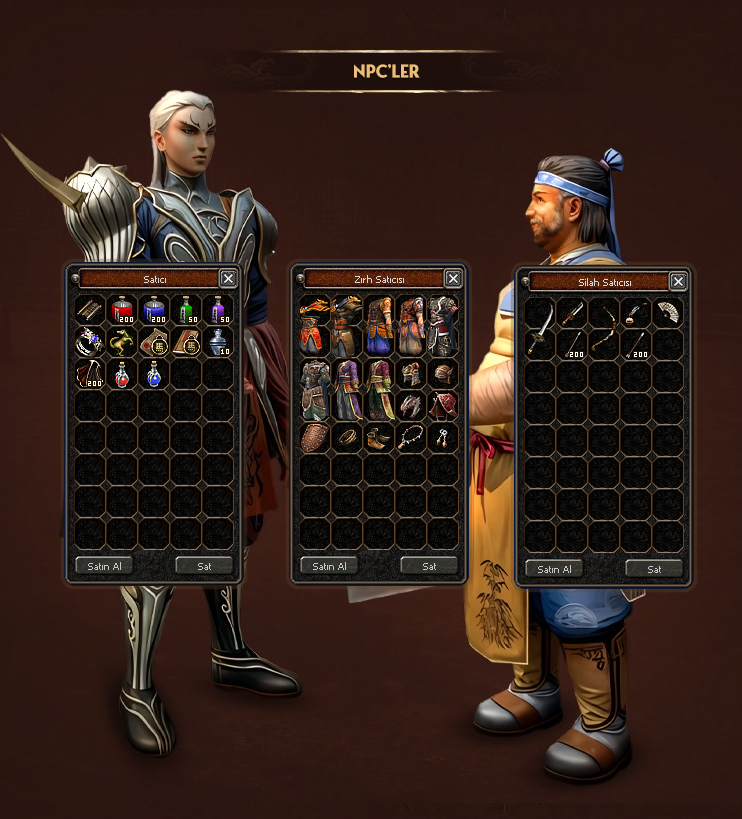
Task: Choose the grey vase with count 10
Action: (219, 343)
